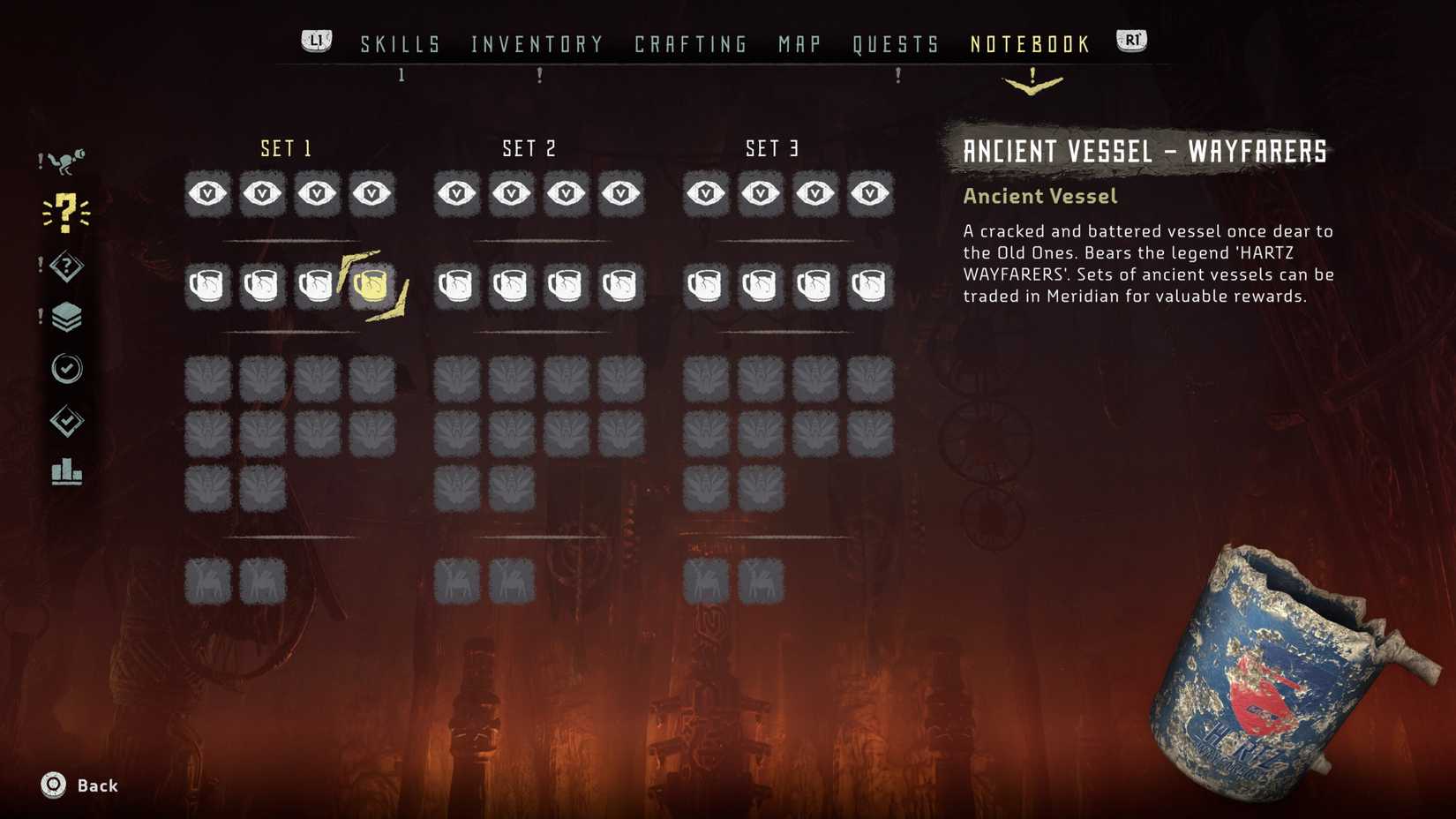Screen dimensions: 1456x819
Task: View the bar chart Statistics section
Action: (67, 474)
